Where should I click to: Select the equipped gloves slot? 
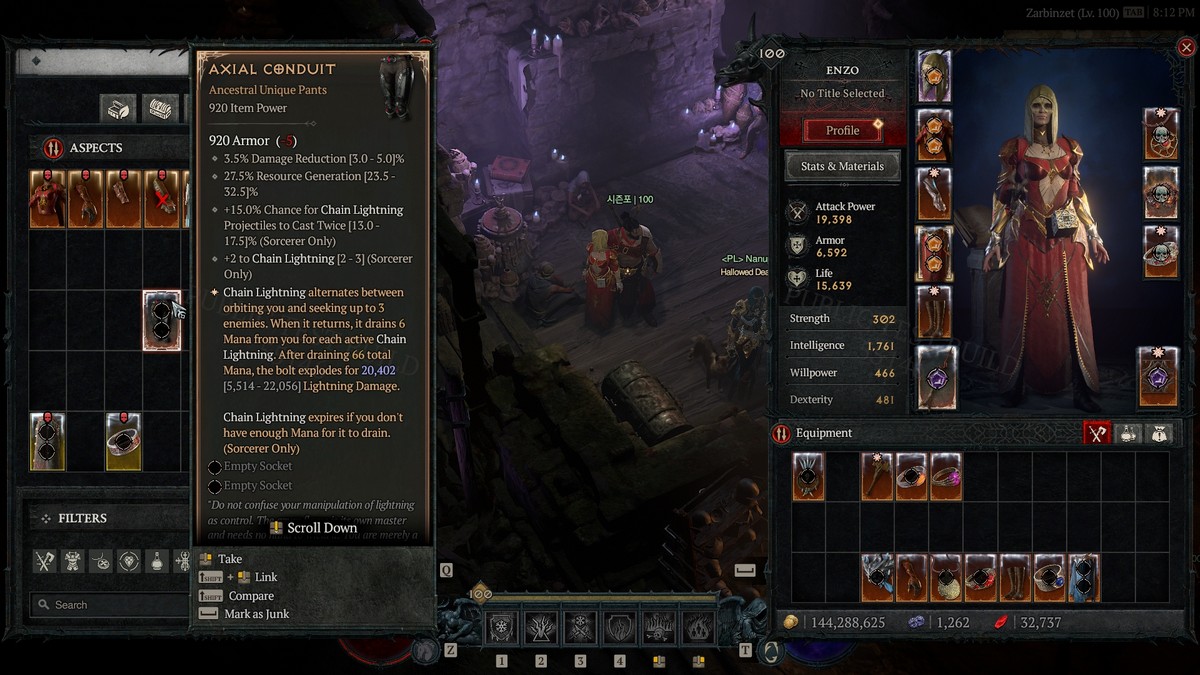point(934,194)
